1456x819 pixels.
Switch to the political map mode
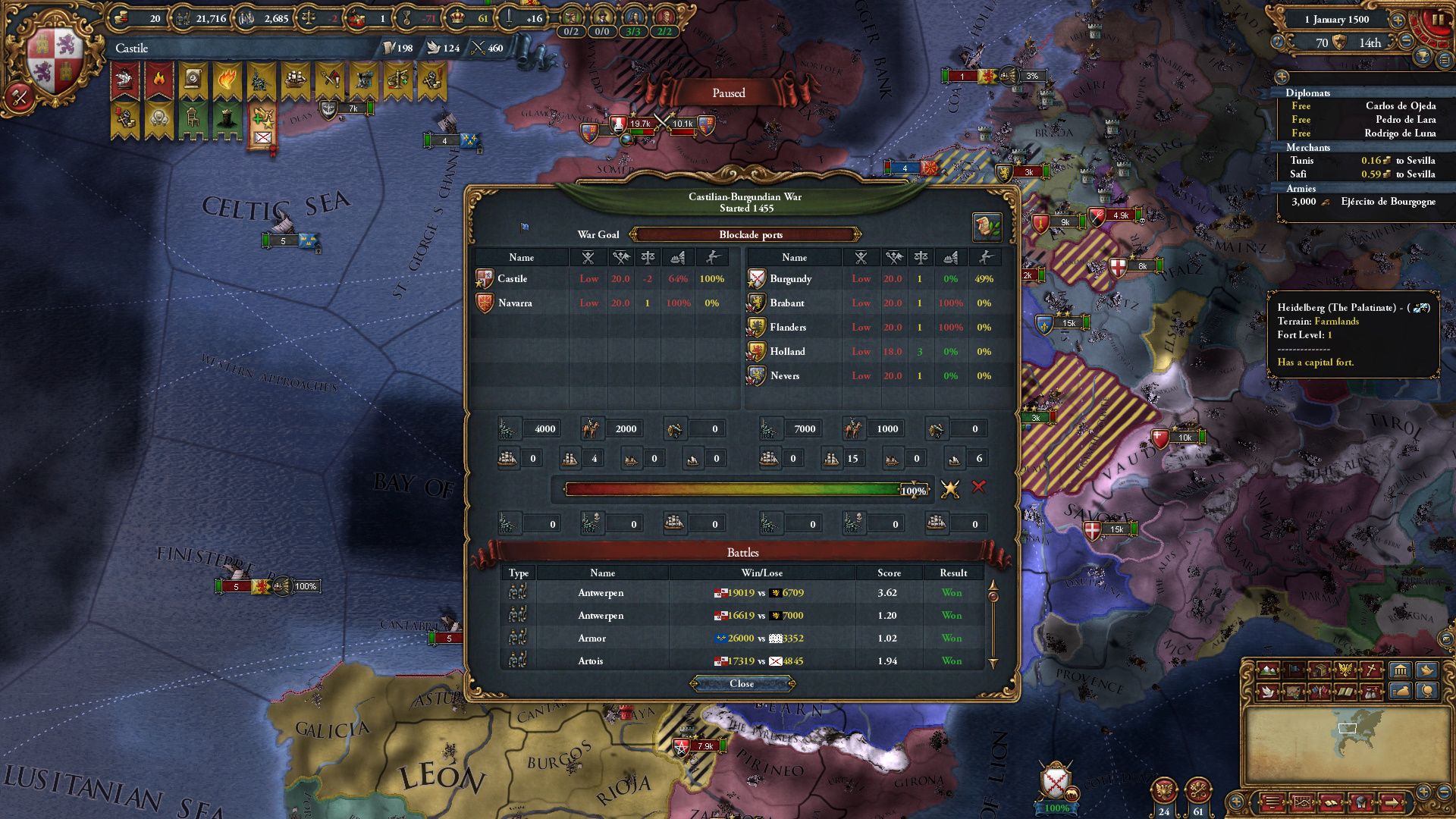[x=1293, y=671]
